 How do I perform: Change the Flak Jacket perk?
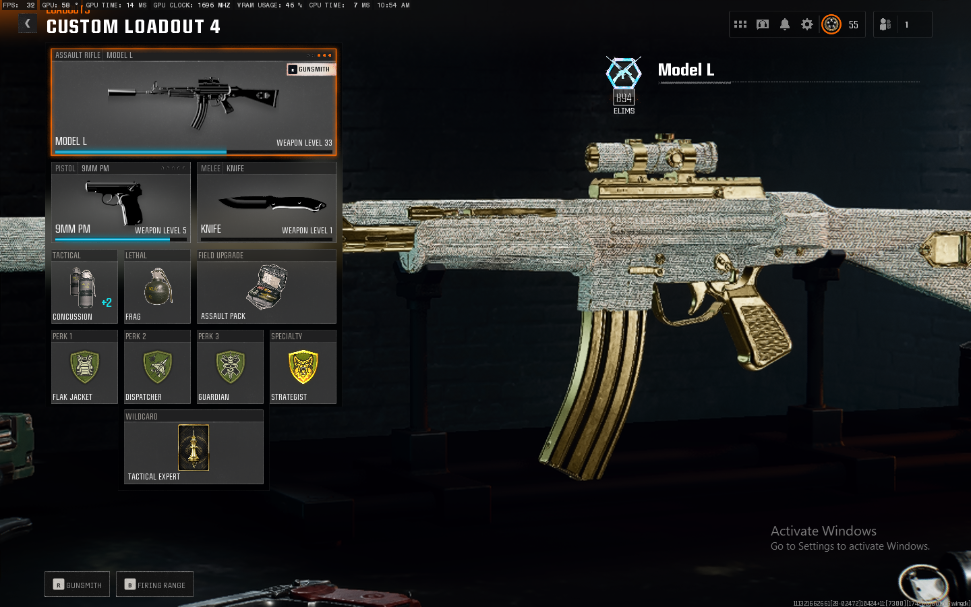click(x=84, y=367)
